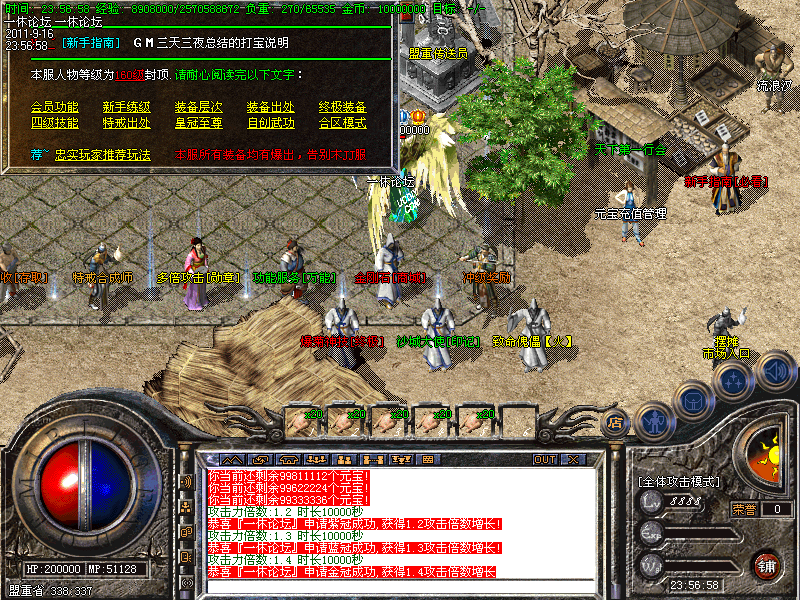The image size is (800, 600).
Task: Open the round 店 shop button
Action: pyautogui.click(x=616, y=423)
